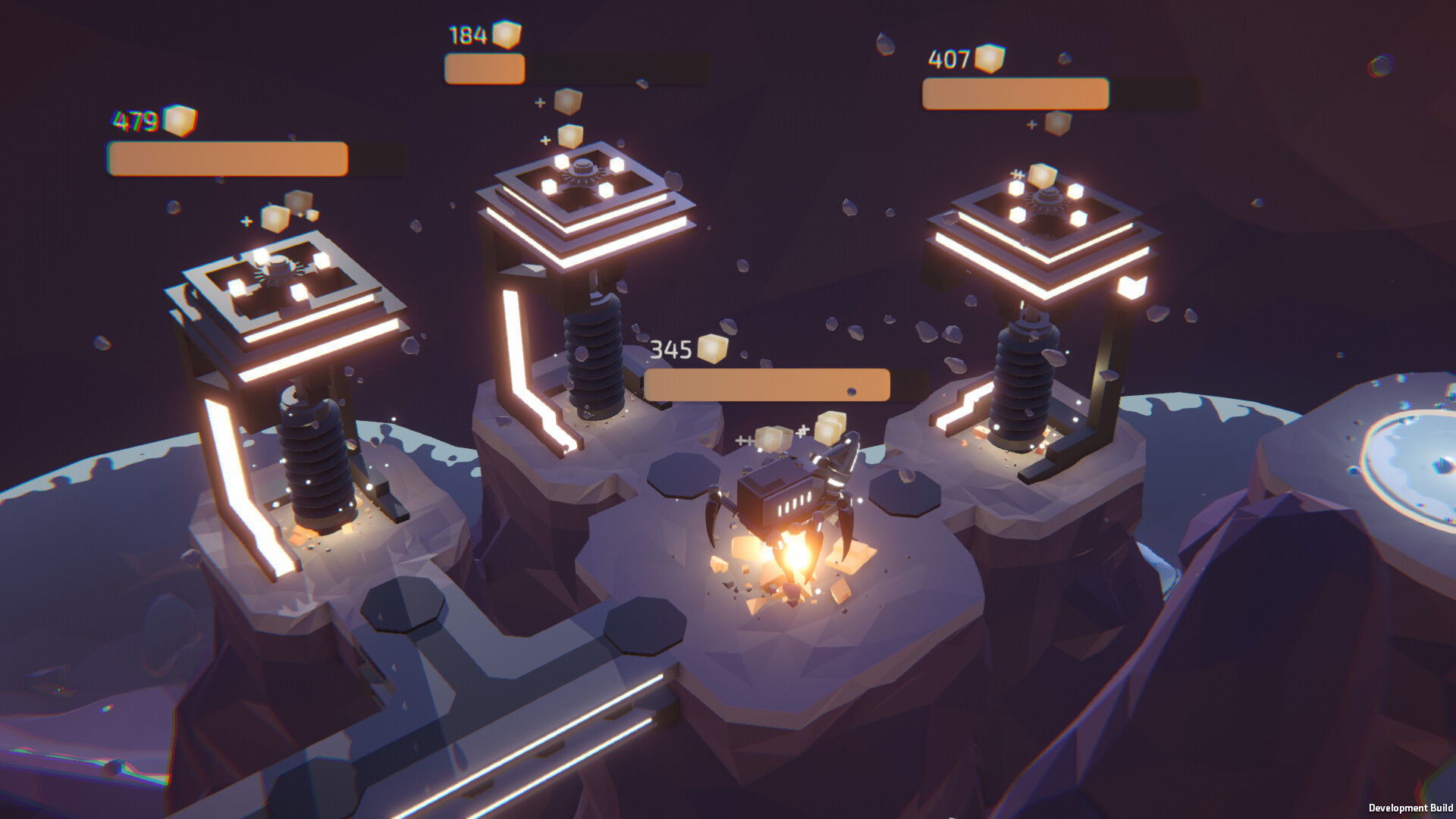Click the white plus symbols near the harvested cubes
Image resolution: width=1456 pixels, height=819 pixels.
[x=743, y=440]
